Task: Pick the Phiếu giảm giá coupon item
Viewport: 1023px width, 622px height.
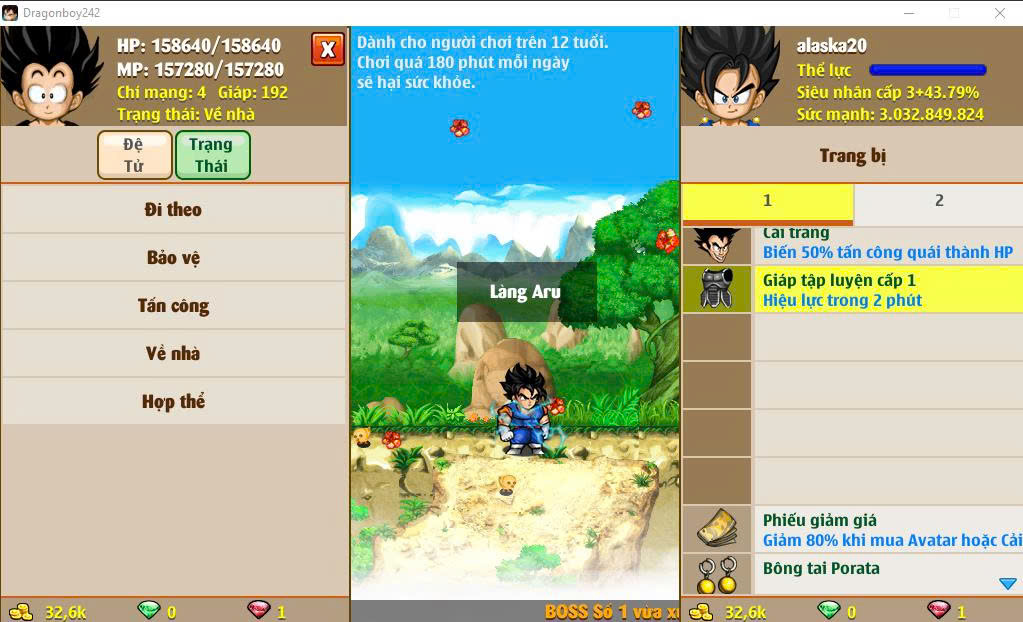Action: coord(851,530)
